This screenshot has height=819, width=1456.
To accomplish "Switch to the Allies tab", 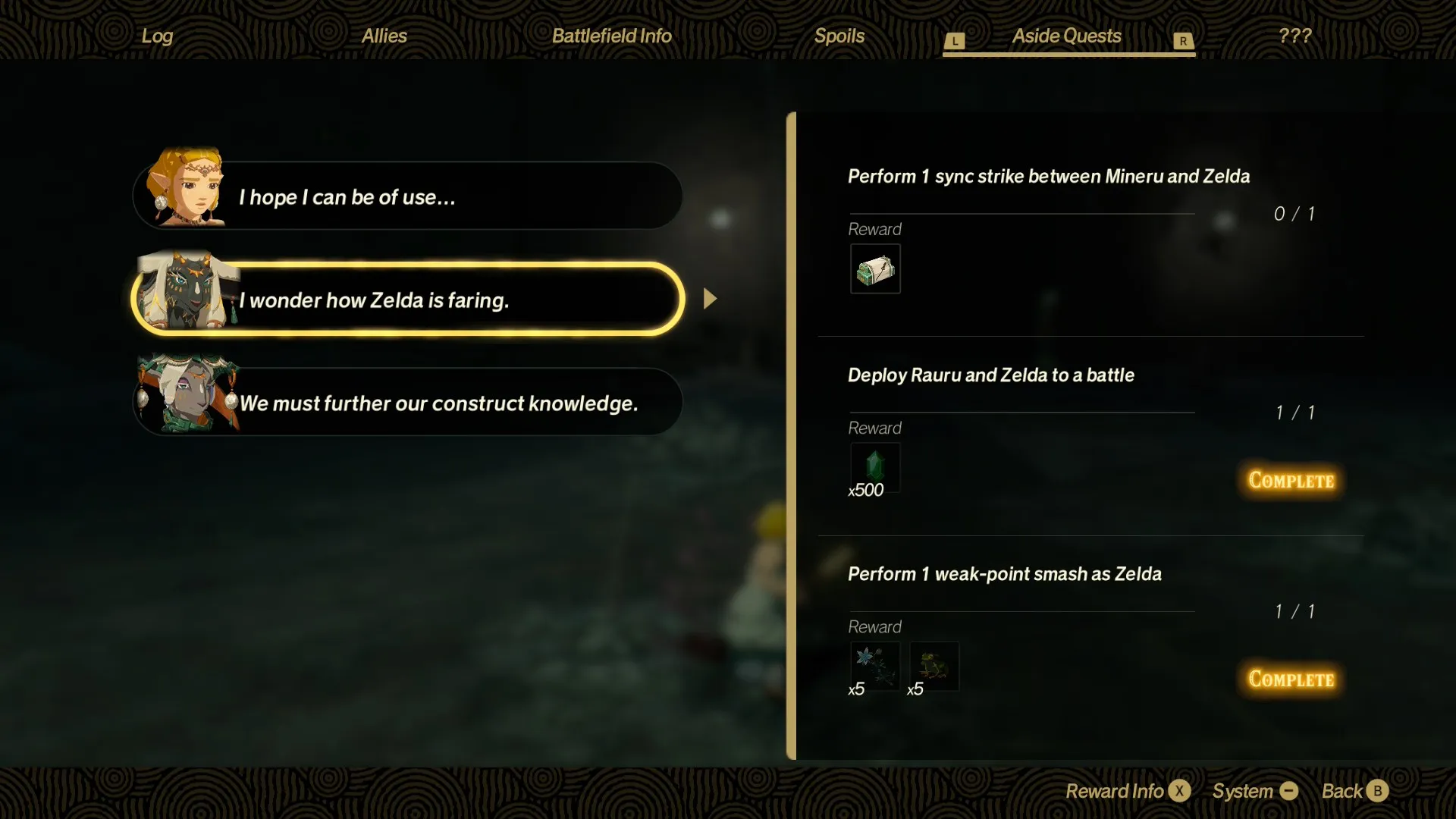I will click(x=384, y=35).
